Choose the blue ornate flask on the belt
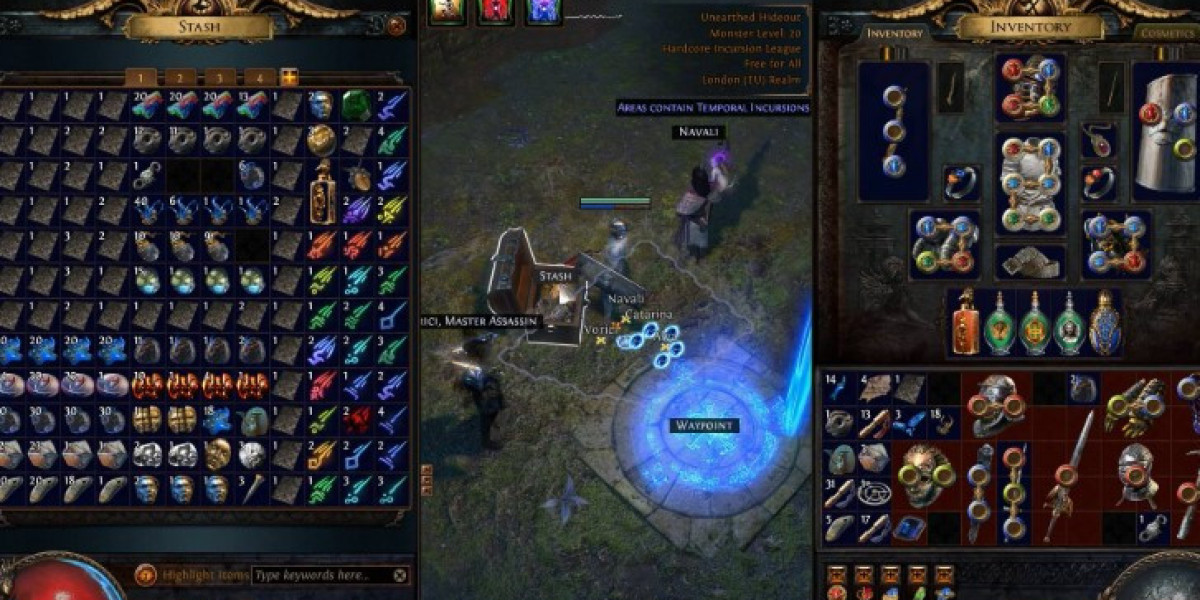This screenshot has height=600, width=1200. coord(1105,323)
